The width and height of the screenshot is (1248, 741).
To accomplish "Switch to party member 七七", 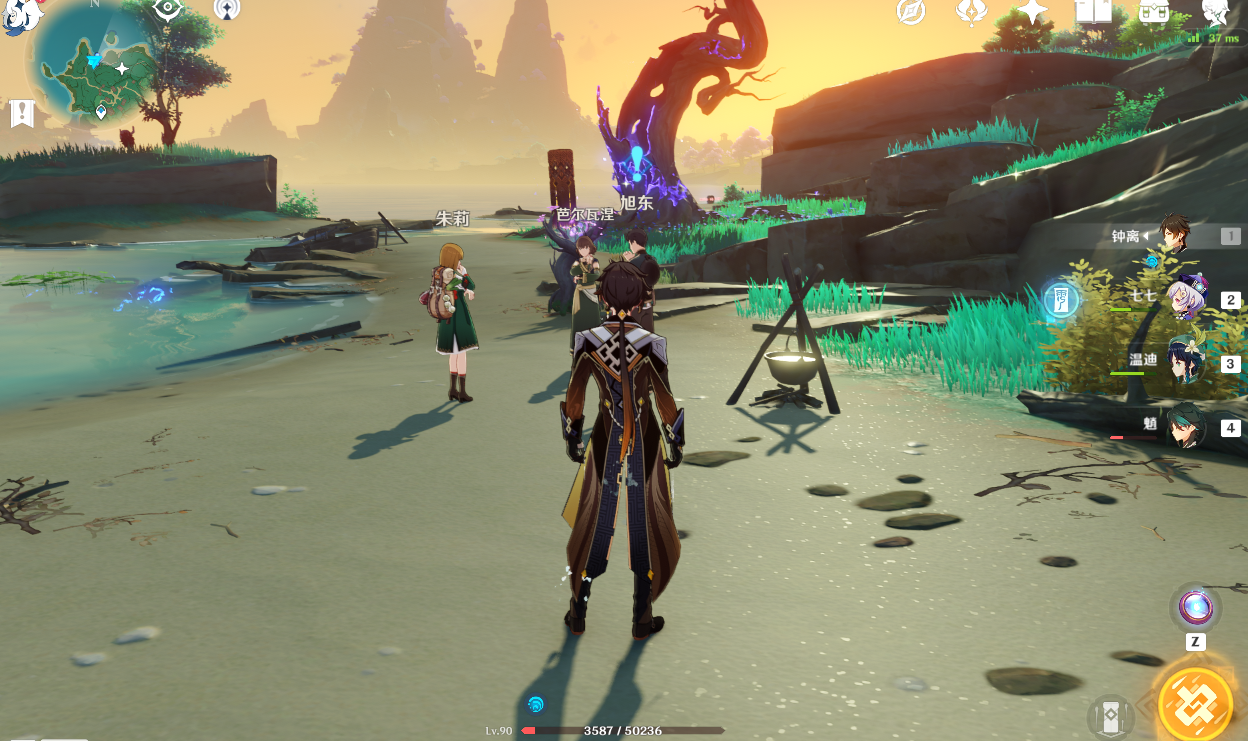I will [x=1189, y=298].
